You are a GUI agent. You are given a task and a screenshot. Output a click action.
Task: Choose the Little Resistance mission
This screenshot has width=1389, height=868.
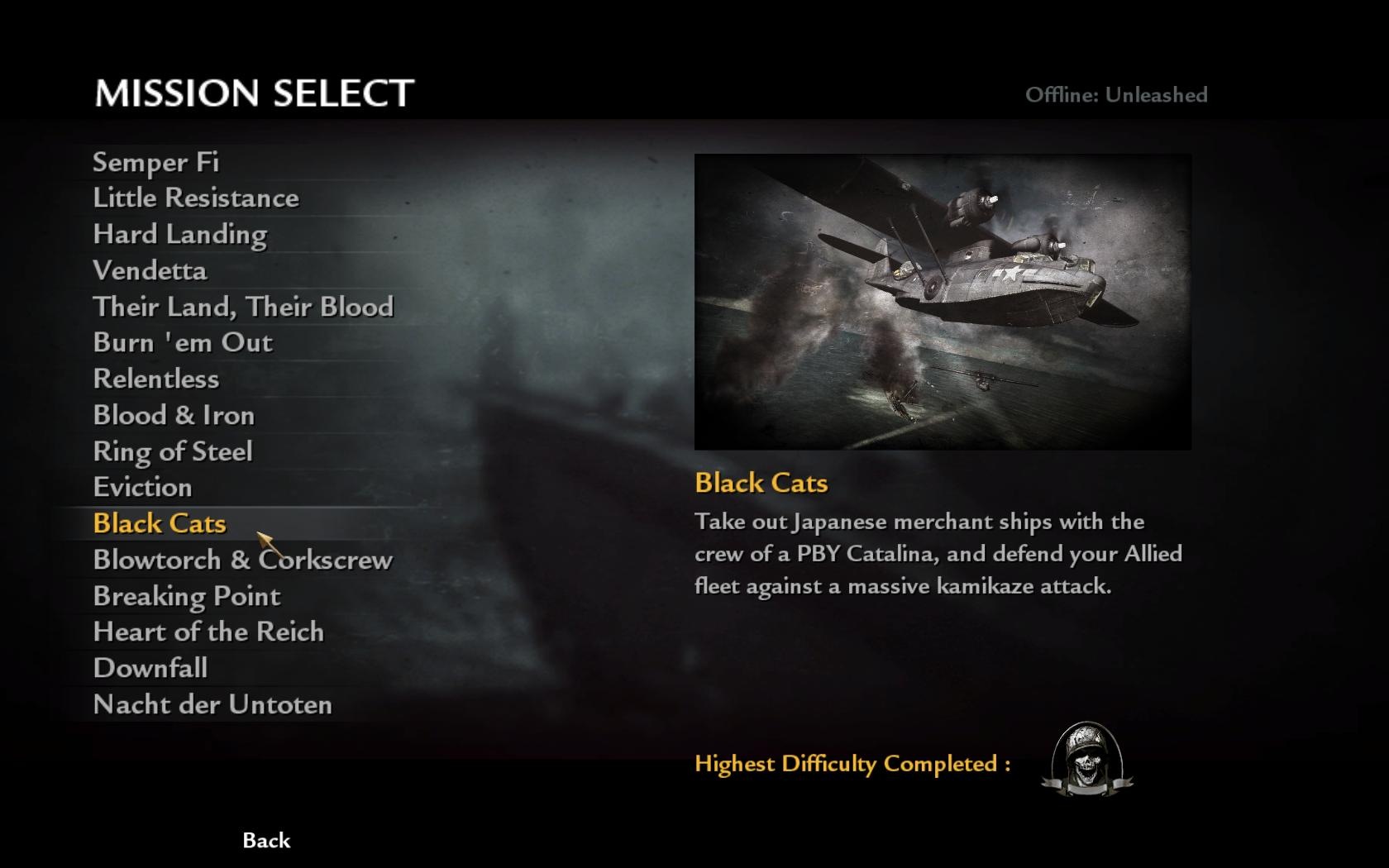pos(195,198)
